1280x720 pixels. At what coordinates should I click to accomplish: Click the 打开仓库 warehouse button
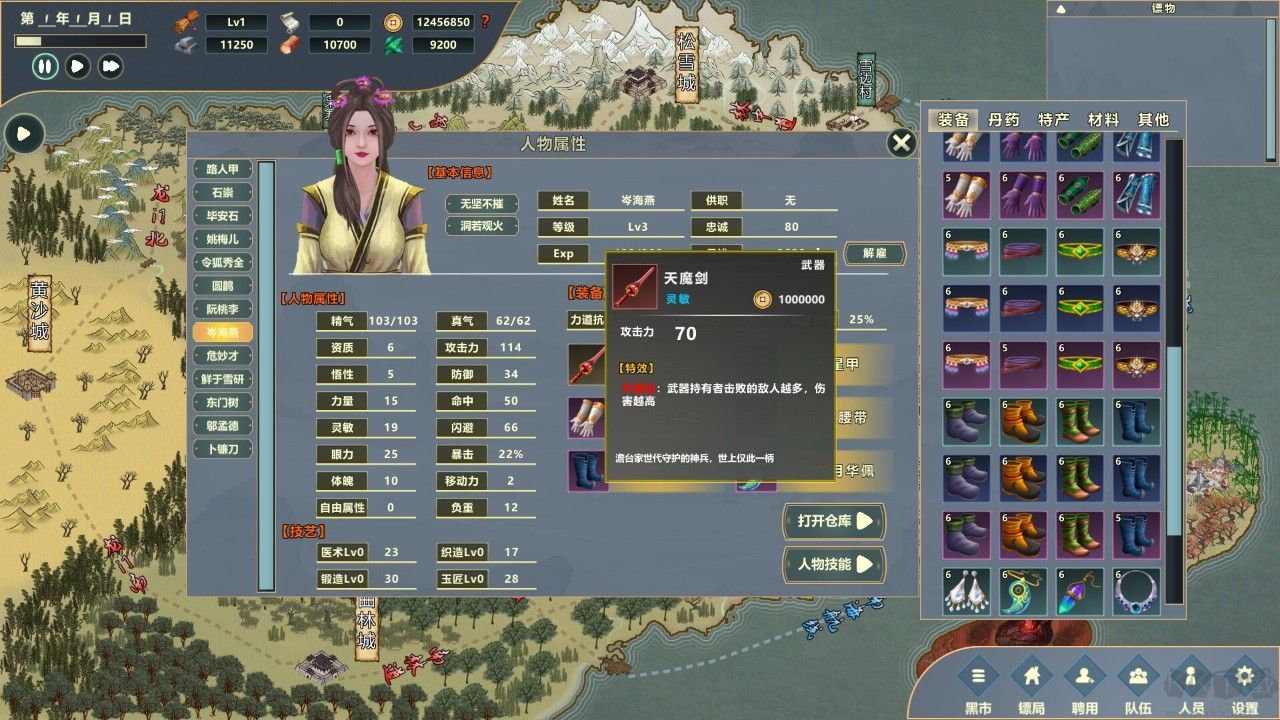pyautogui.click(x=833, y=521)
